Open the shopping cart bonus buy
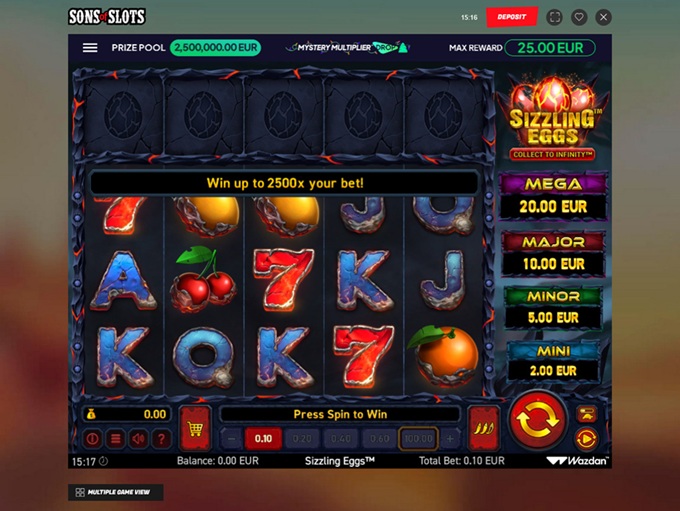Viewport: 680px width, 511px height. coord(195,429)
